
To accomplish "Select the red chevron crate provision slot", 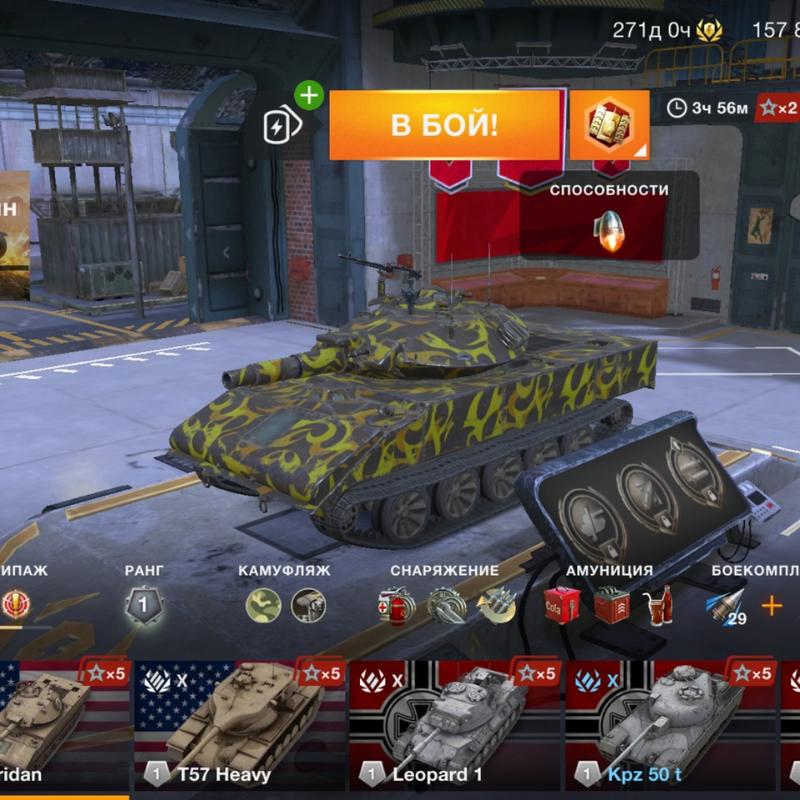I will (610, 605).
